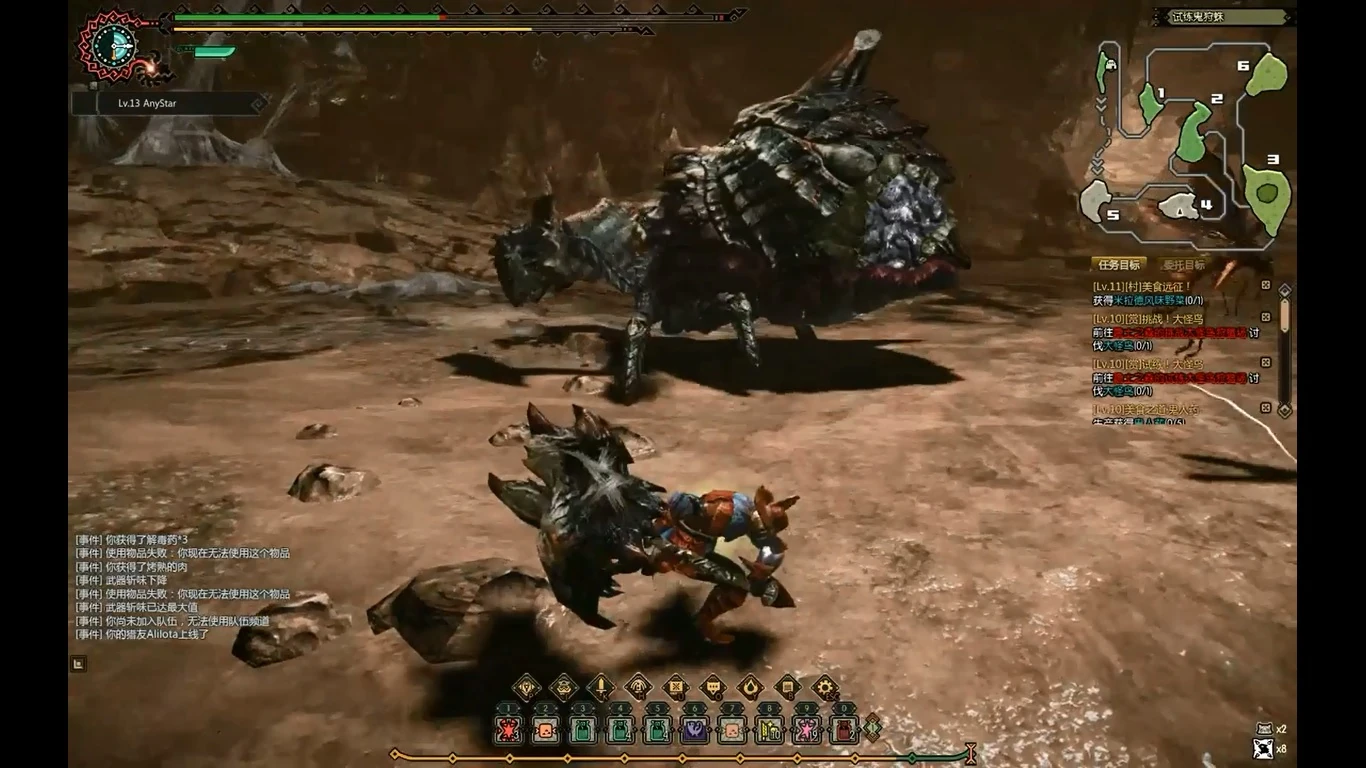The image size is (1366, 768).
Task: Untrack the Lv.11 美食远征 quest
Action: (1264, 284)
